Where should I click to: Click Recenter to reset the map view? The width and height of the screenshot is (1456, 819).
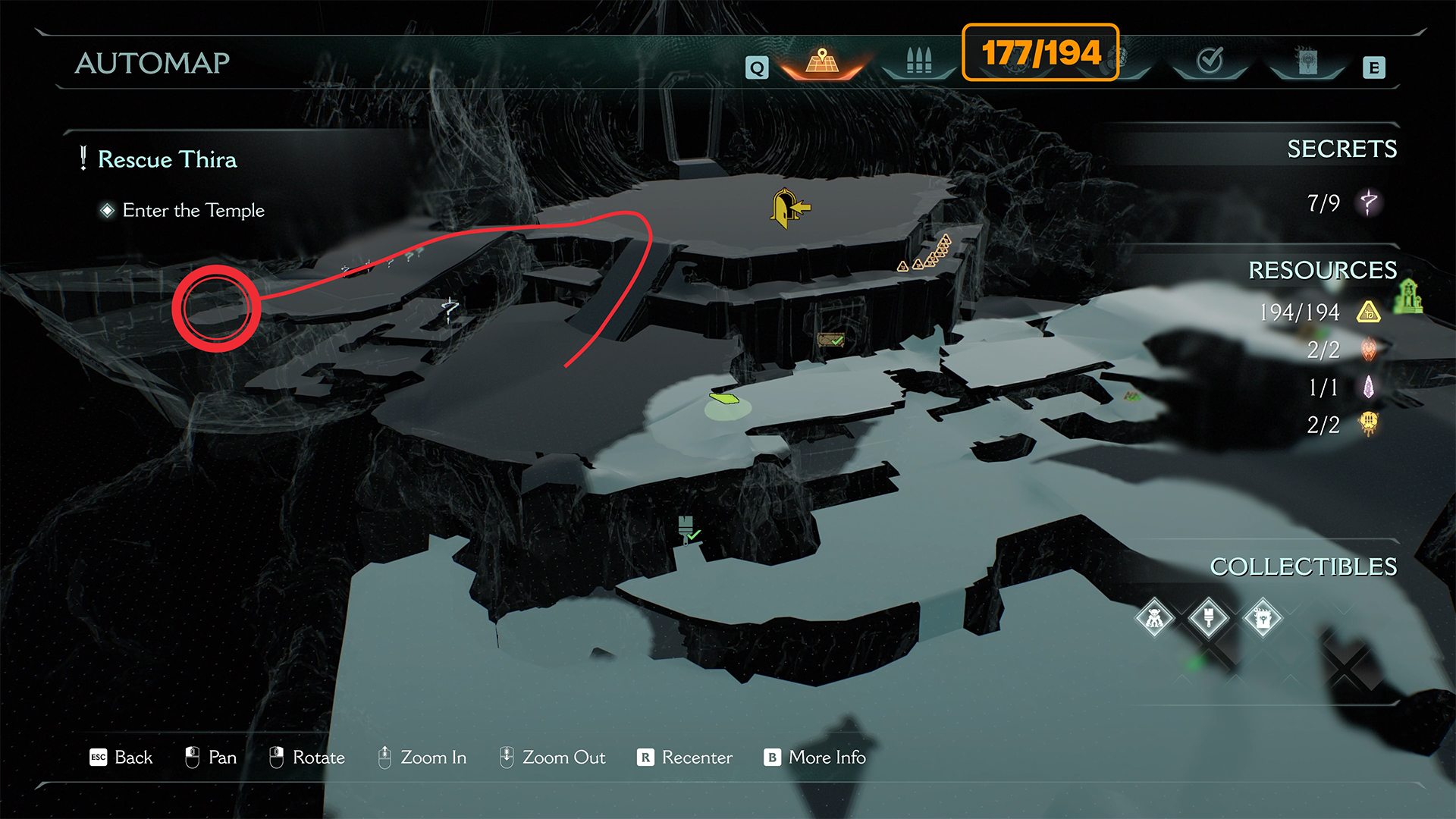[685, 758]
